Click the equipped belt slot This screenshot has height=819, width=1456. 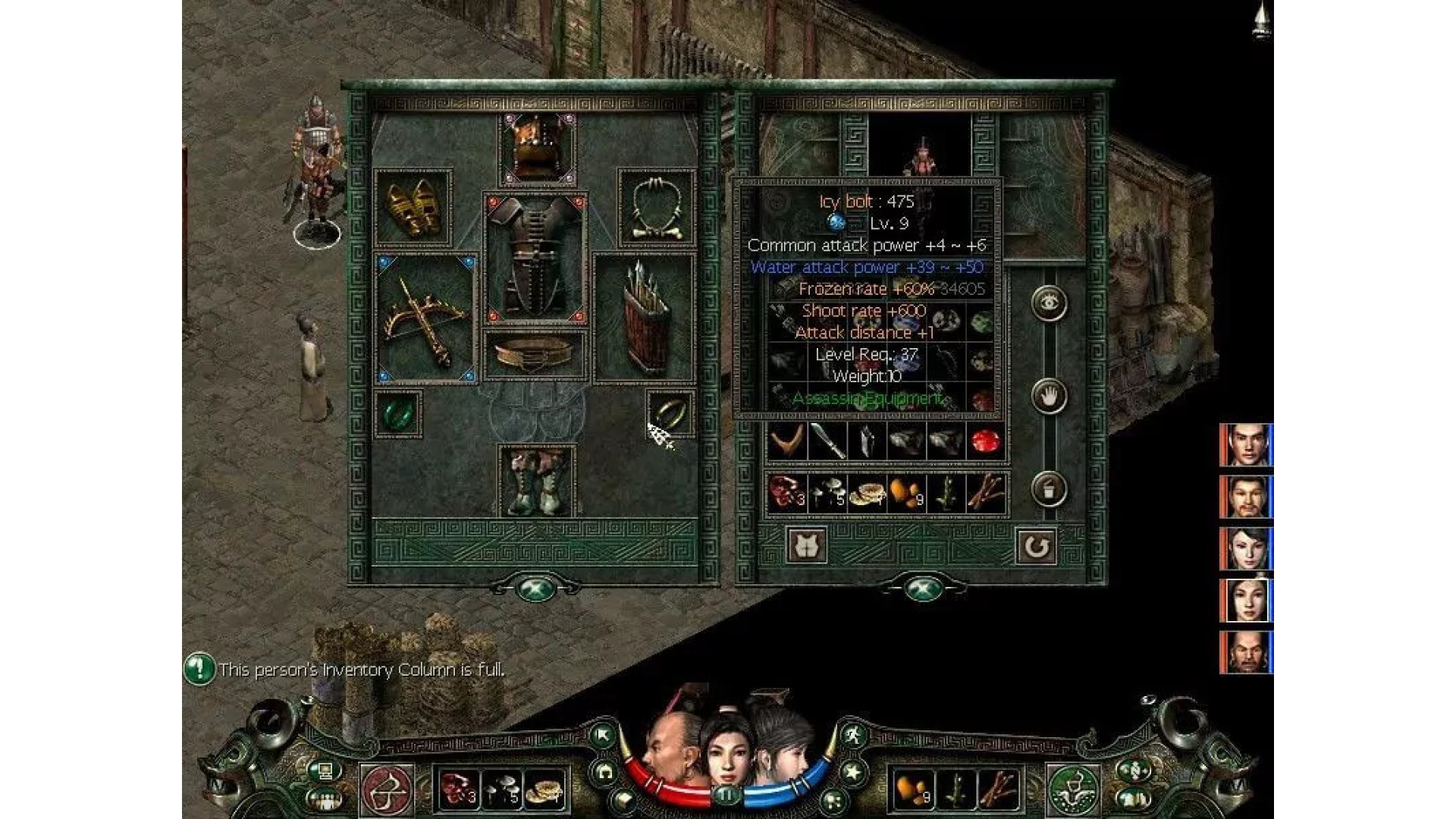535,354
